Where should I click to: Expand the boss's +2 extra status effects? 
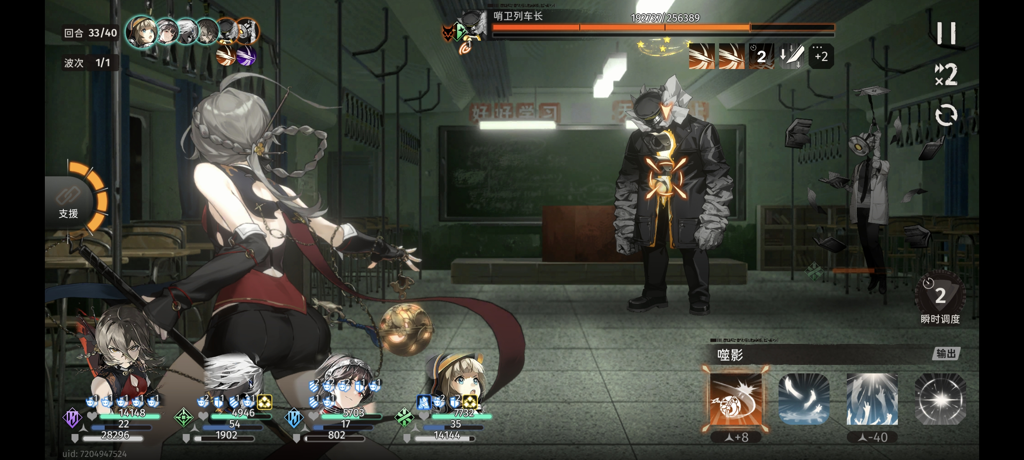point(820,56)
